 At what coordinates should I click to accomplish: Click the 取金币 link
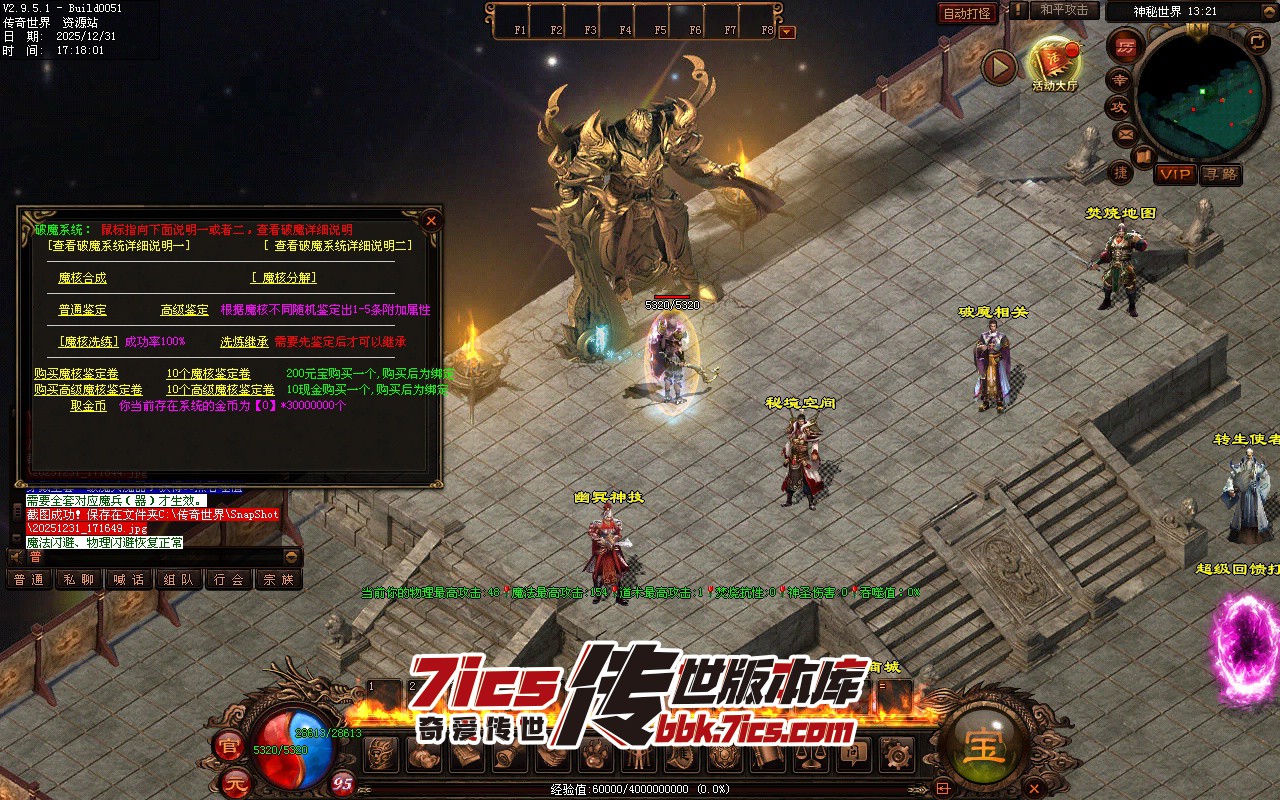88,406
